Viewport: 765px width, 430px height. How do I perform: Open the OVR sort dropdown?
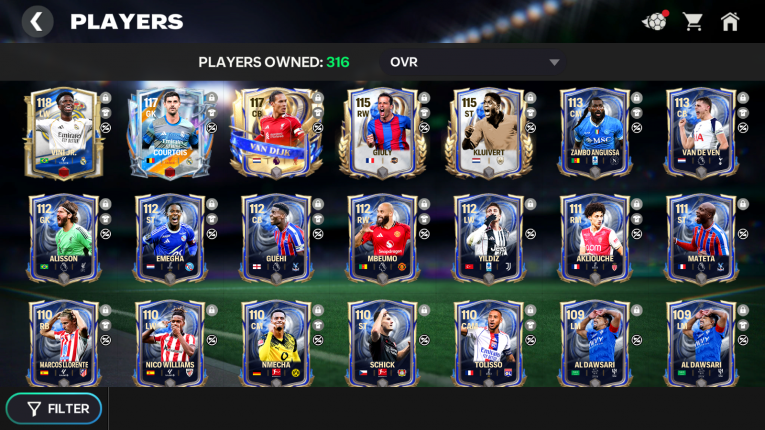pos(475,62)
